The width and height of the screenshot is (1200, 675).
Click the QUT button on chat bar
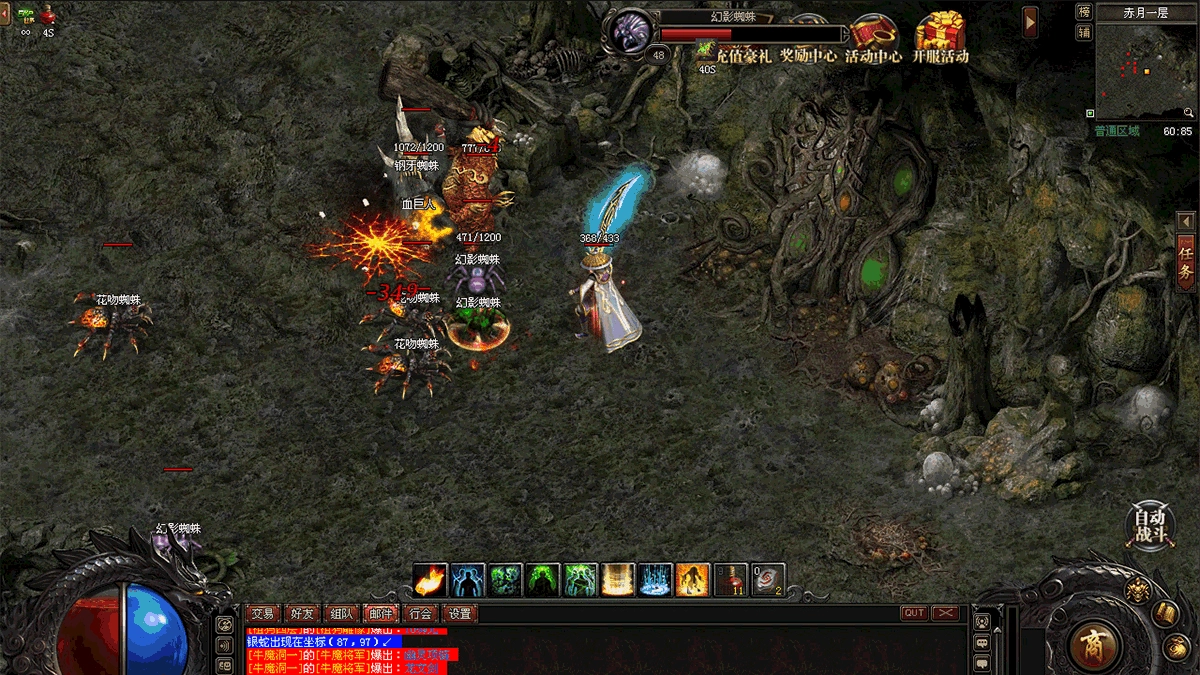tap(914, 613)
